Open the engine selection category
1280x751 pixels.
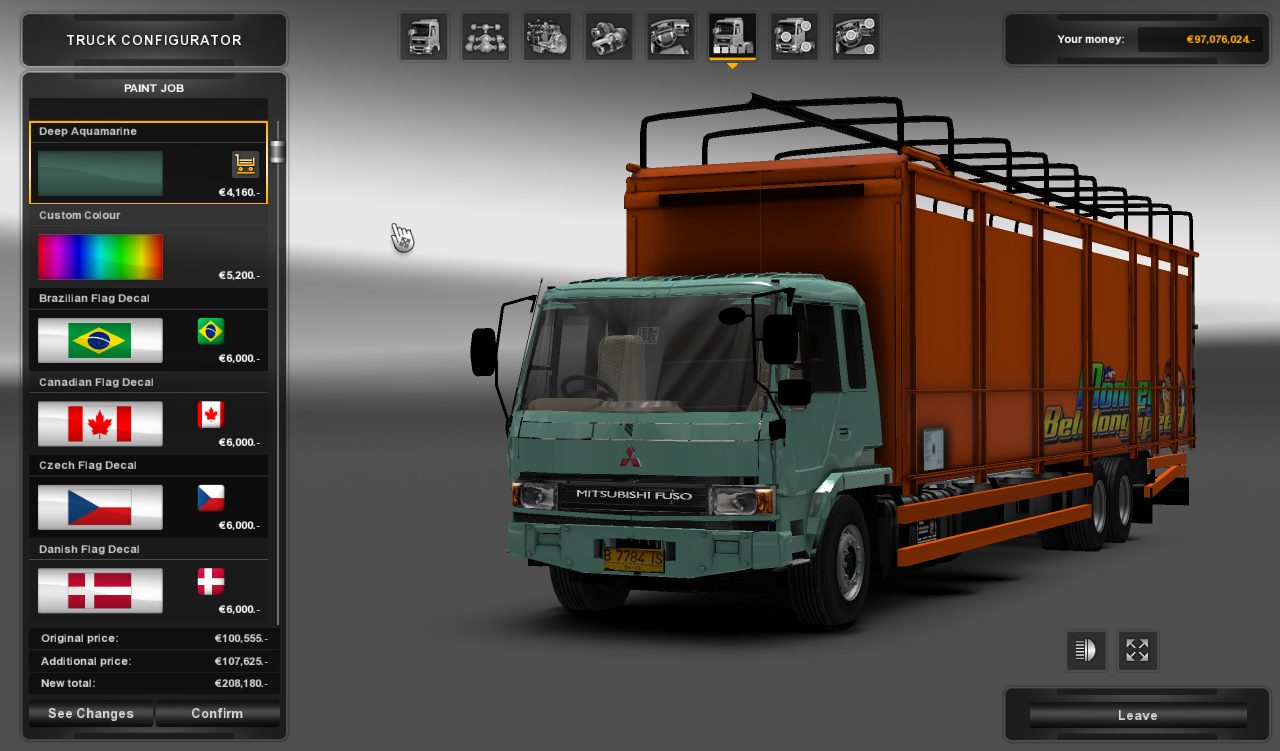point(546,35)
